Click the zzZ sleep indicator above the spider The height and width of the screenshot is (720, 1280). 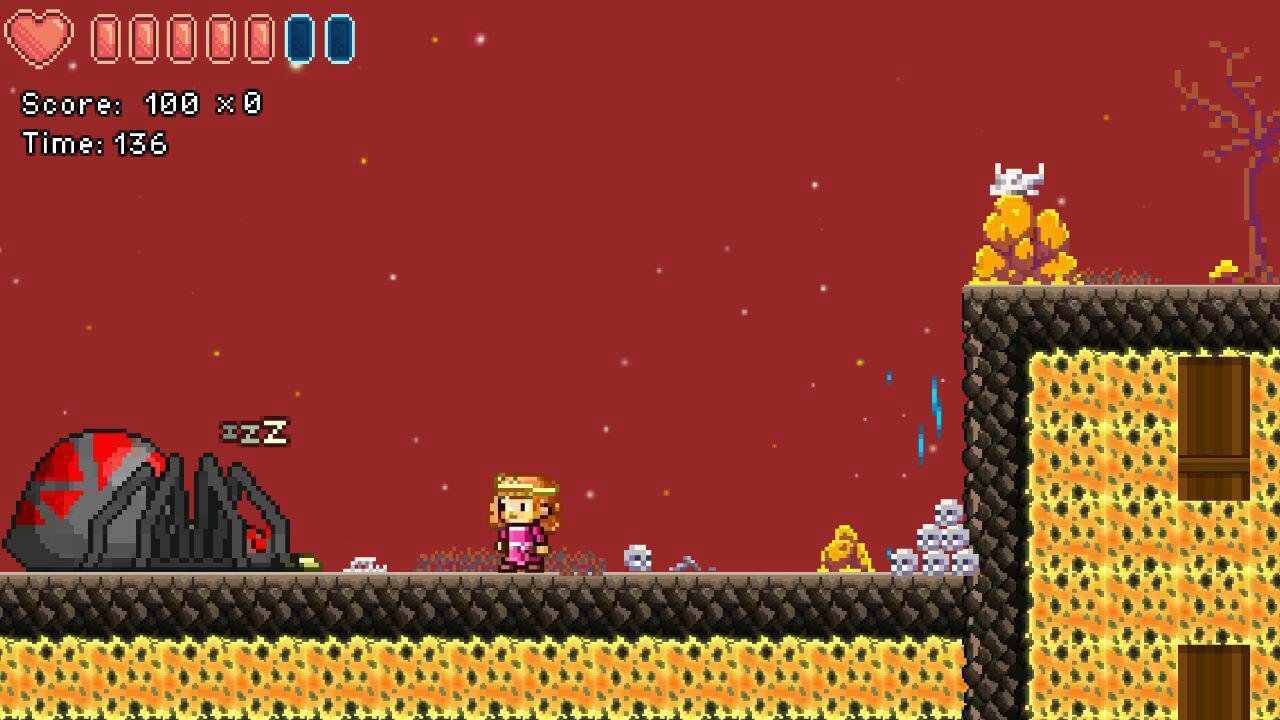[255, 430]
